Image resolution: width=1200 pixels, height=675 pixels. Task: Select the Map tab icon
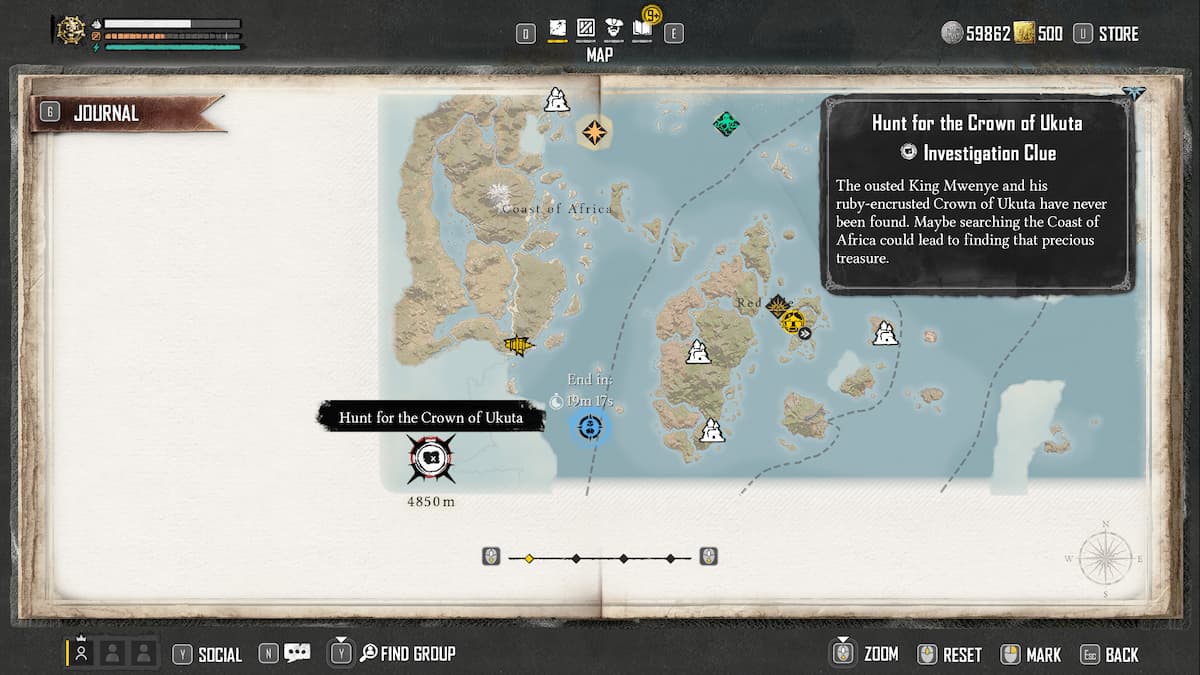[558, 31]
